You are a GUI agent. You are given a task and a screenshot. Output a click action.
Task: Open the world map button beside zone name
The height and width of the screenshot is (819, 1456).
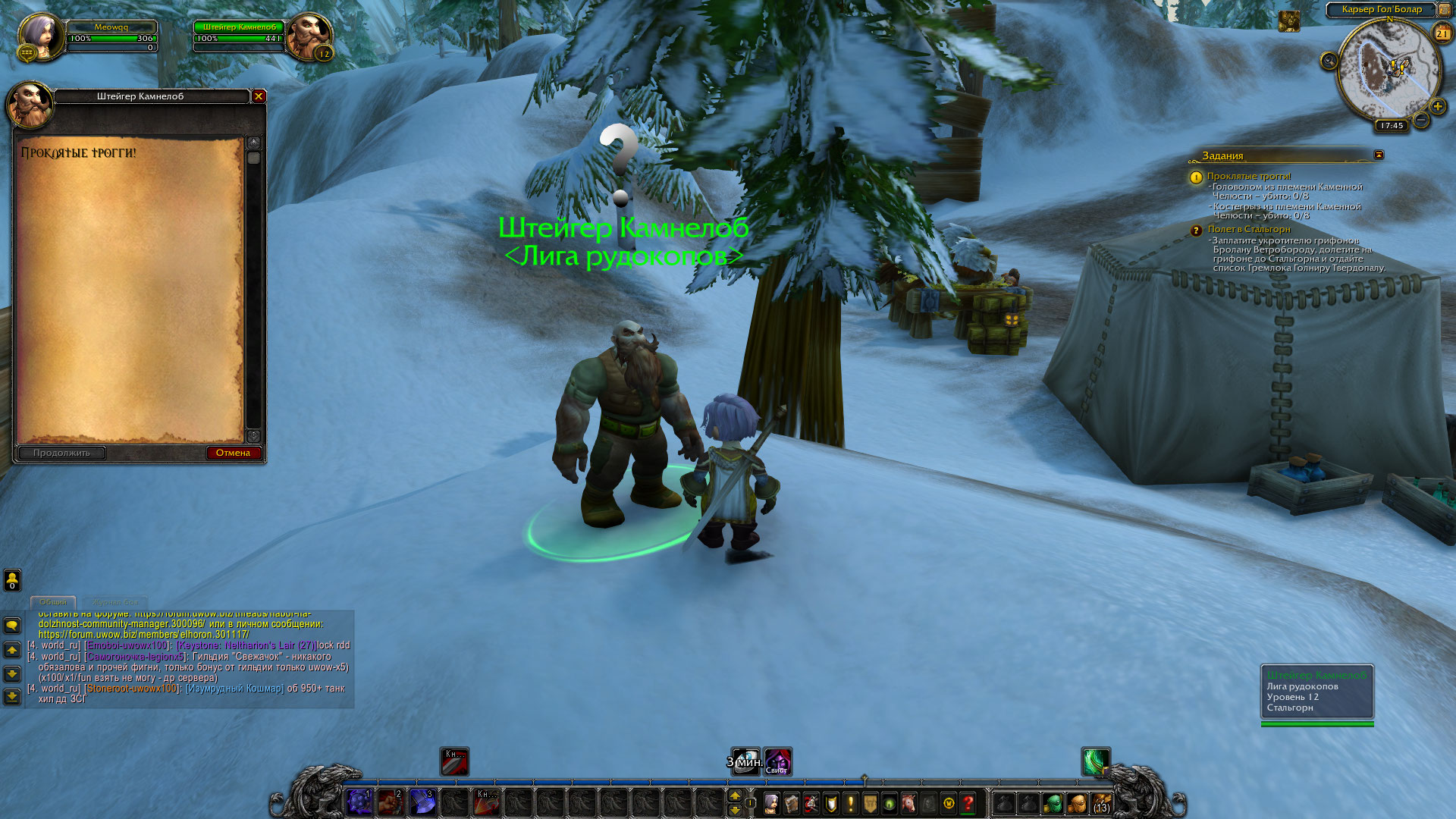pos(1444,10)
